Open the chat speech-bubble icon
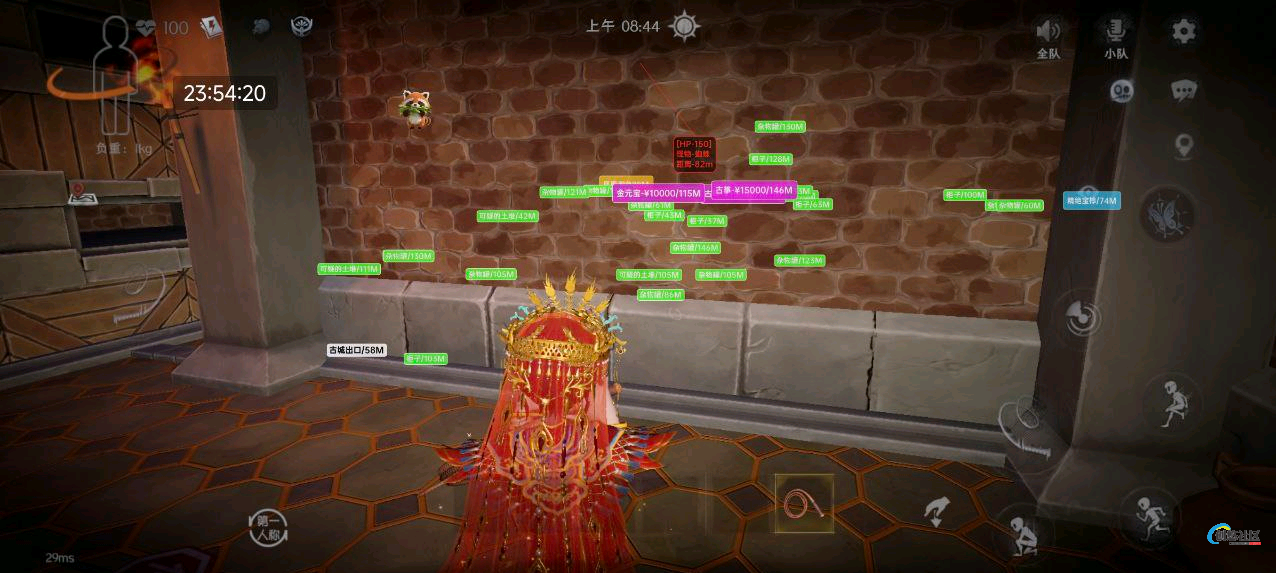1276x573 pixels. pos(1184,91)
